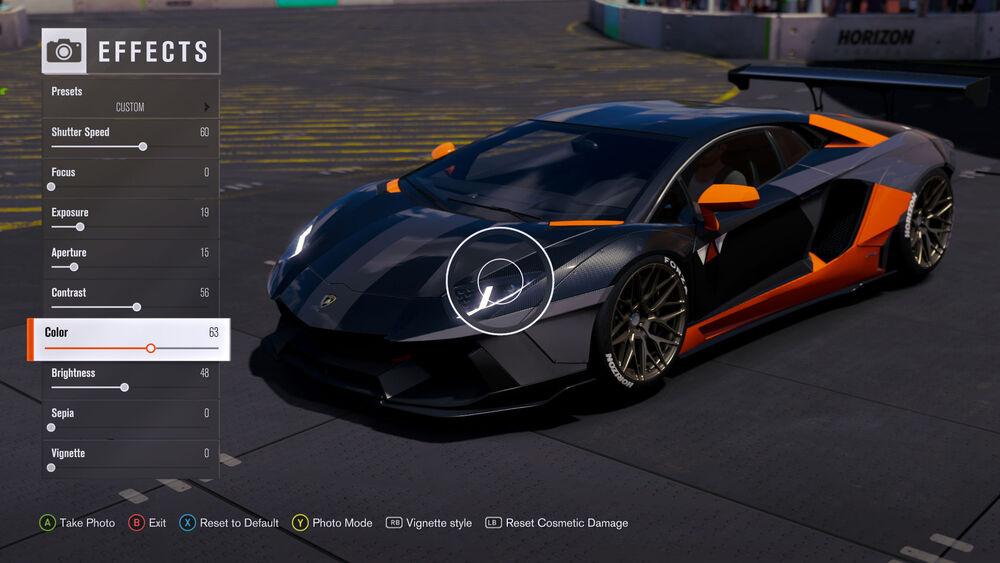Screen dimensions: 1000x563
Task: Click the camera icon beside Effects
Action: click(x=64, y=51)
